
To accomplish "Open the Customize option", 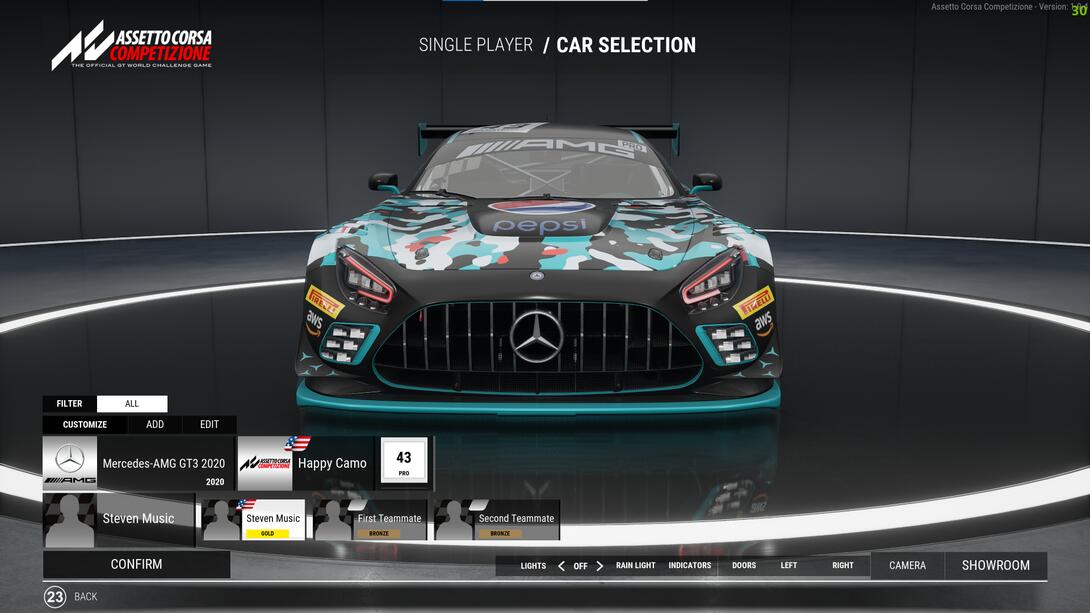I will (x=85, y=424).
